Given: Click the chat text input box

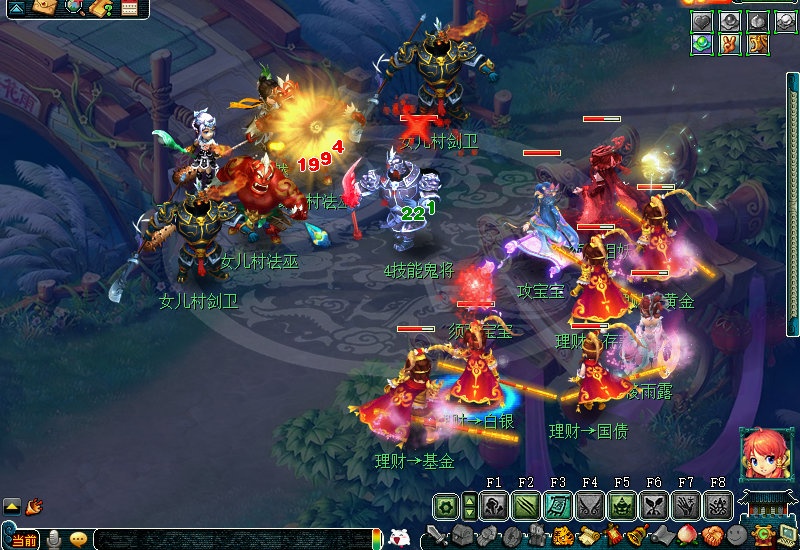Looking at the screenshot, I should click(230, 541).
